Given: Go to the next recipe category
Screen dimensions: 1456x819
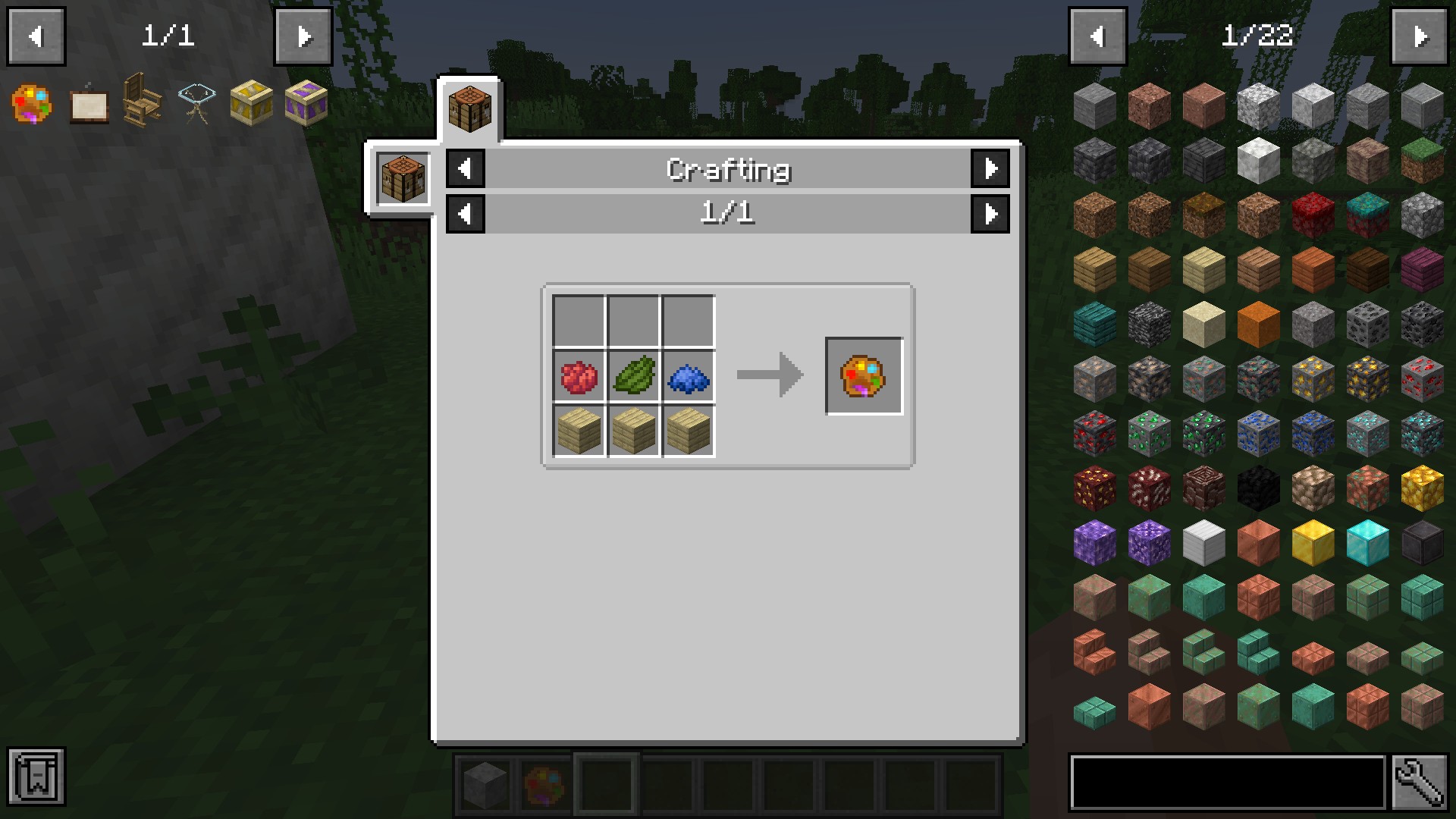Looking at the screenshot, I should pyautogui.click(x=990, y=168).
